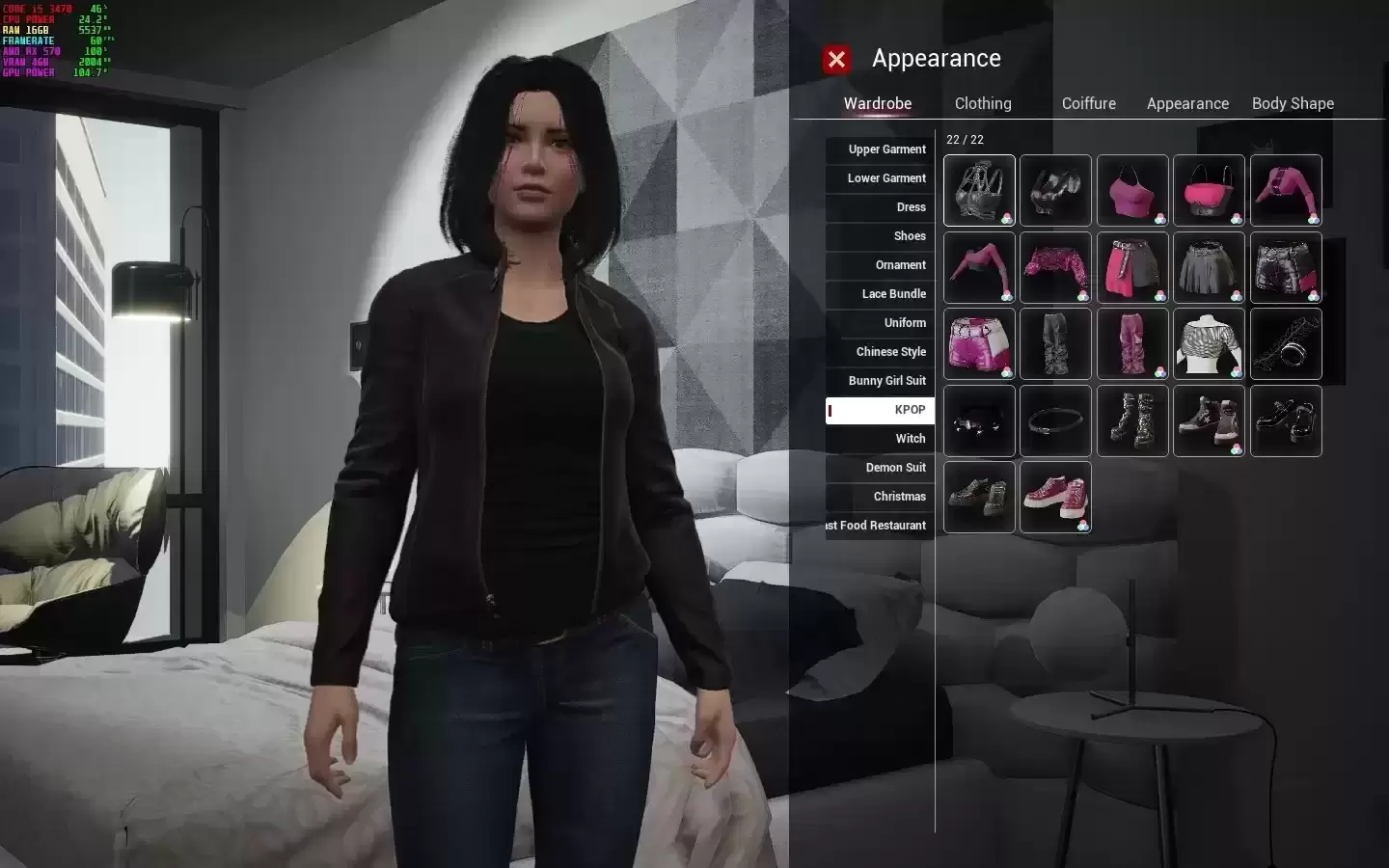Open the Demon Suit category
This screenshot has width=1389, height=868.
click(880, 468)
